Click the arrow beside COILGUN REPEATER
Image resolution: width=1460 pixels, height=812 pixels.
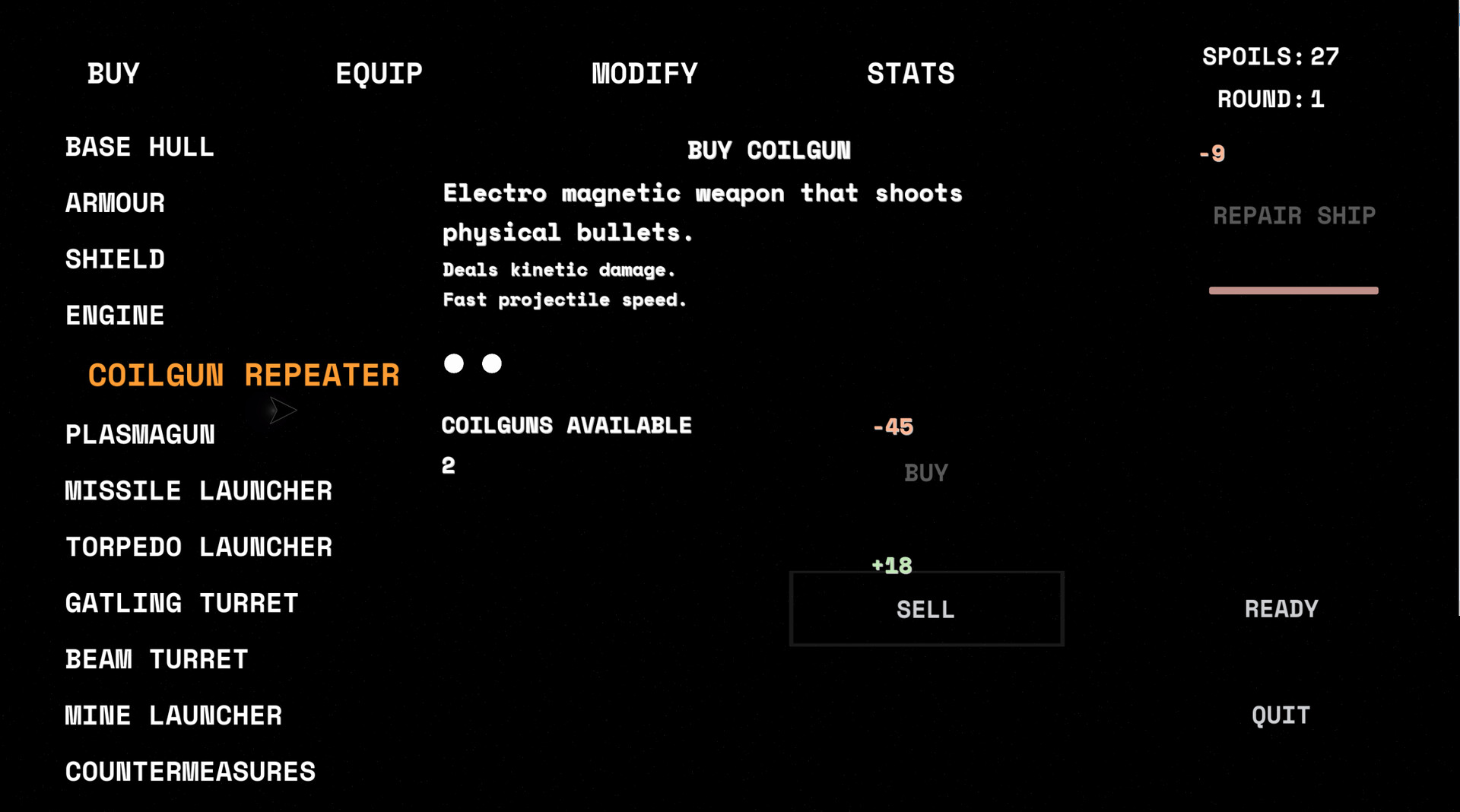pos(282,411)
